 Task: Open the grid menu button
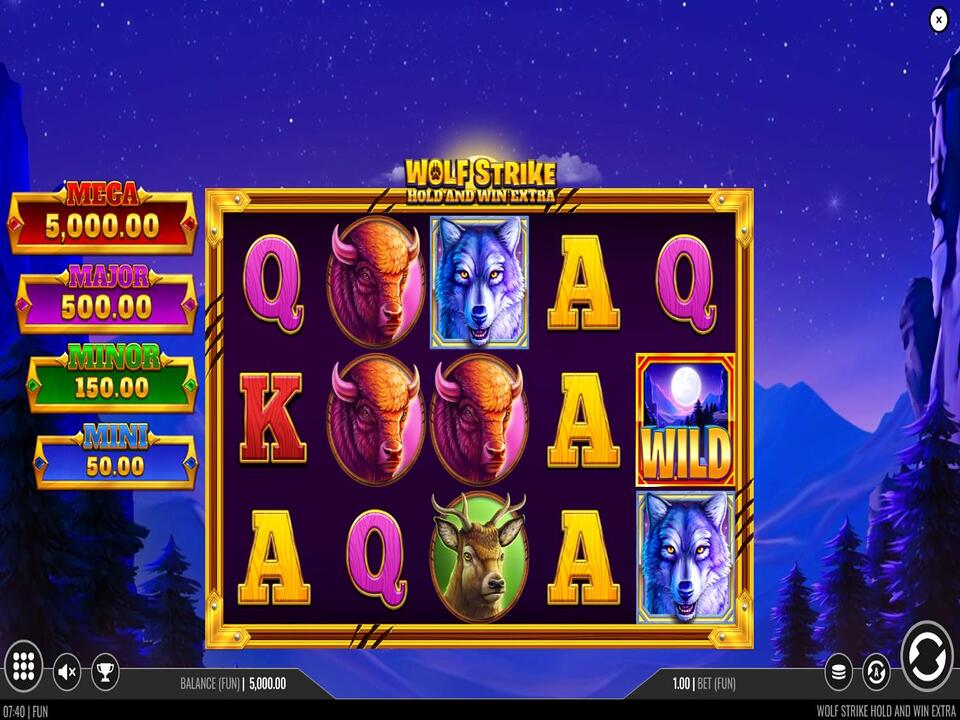tap(25, 665)
